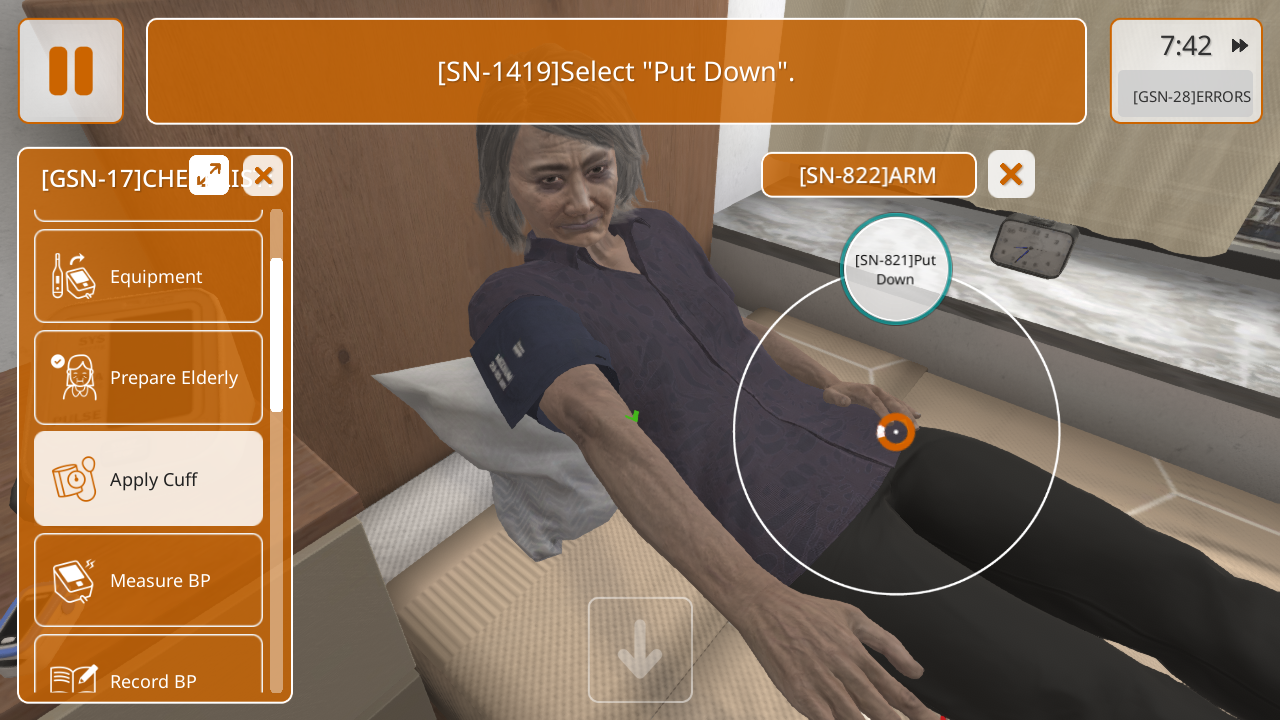Image resolution: width=1280 pixels, height=720 pixels.
Task: Select the Put Down option
Action: pos(895,269)
